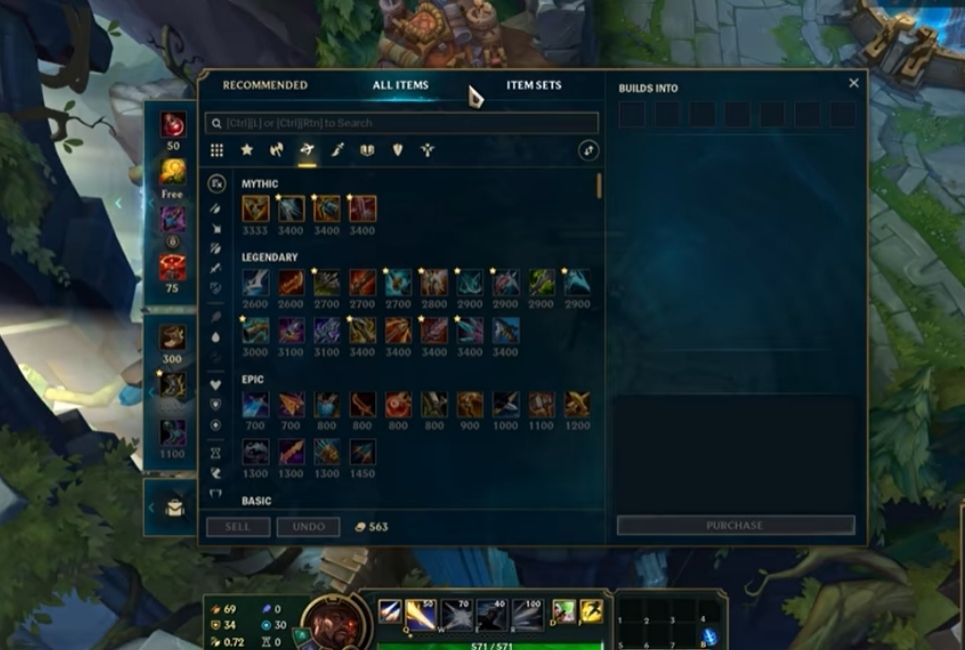The height and width of the screenshot is (650, 965).
Task: Select the 2800 gold Legendary item
Action: (x=434, y=282)
